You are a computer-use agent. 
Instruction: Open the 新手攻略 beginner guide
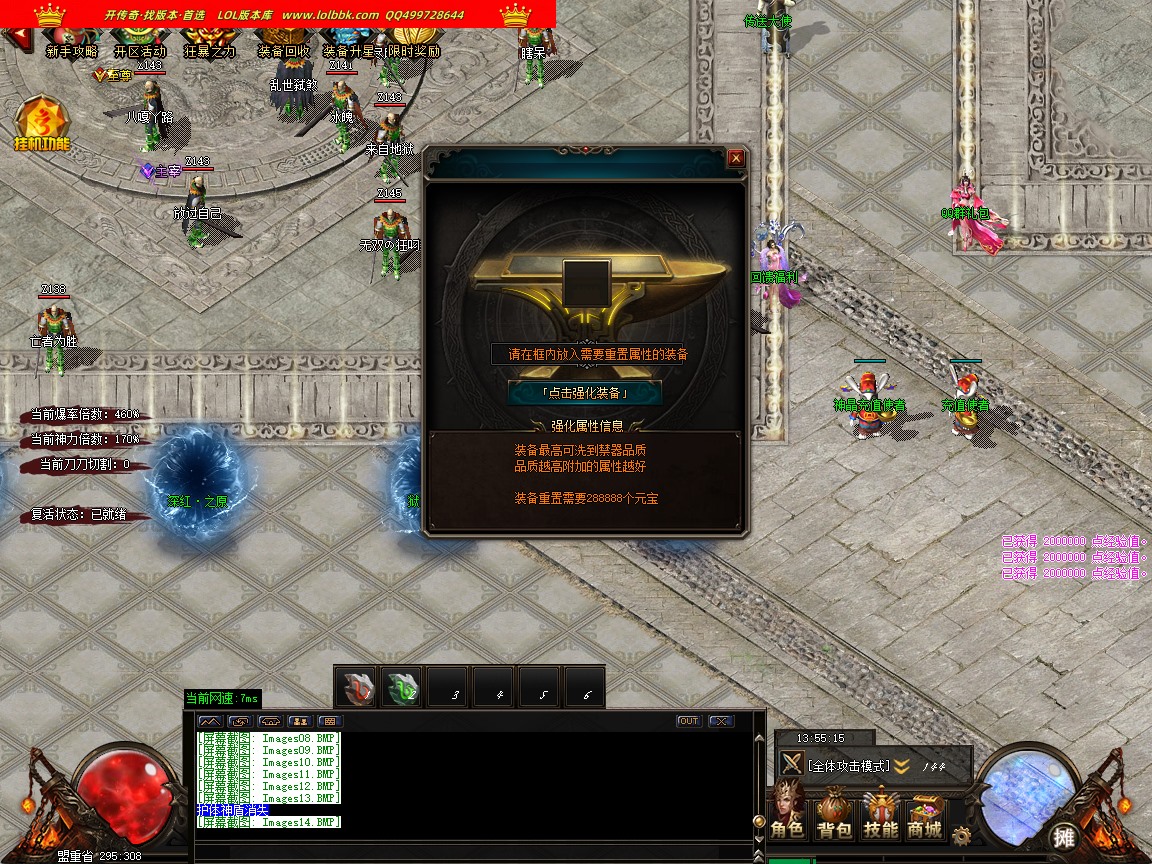point(72,50)
